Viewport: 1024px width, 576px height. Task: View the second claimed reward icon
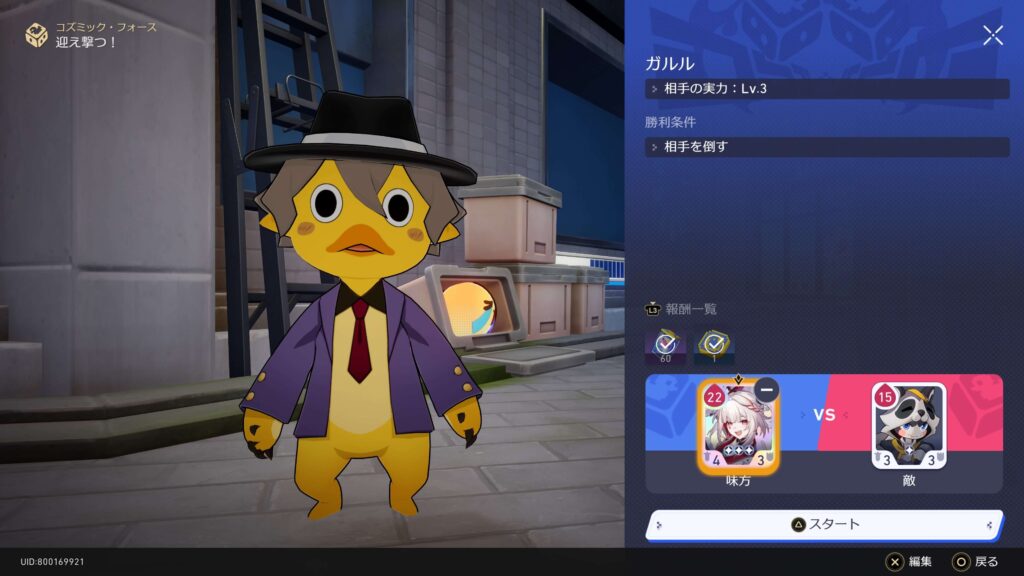(714, 345)
